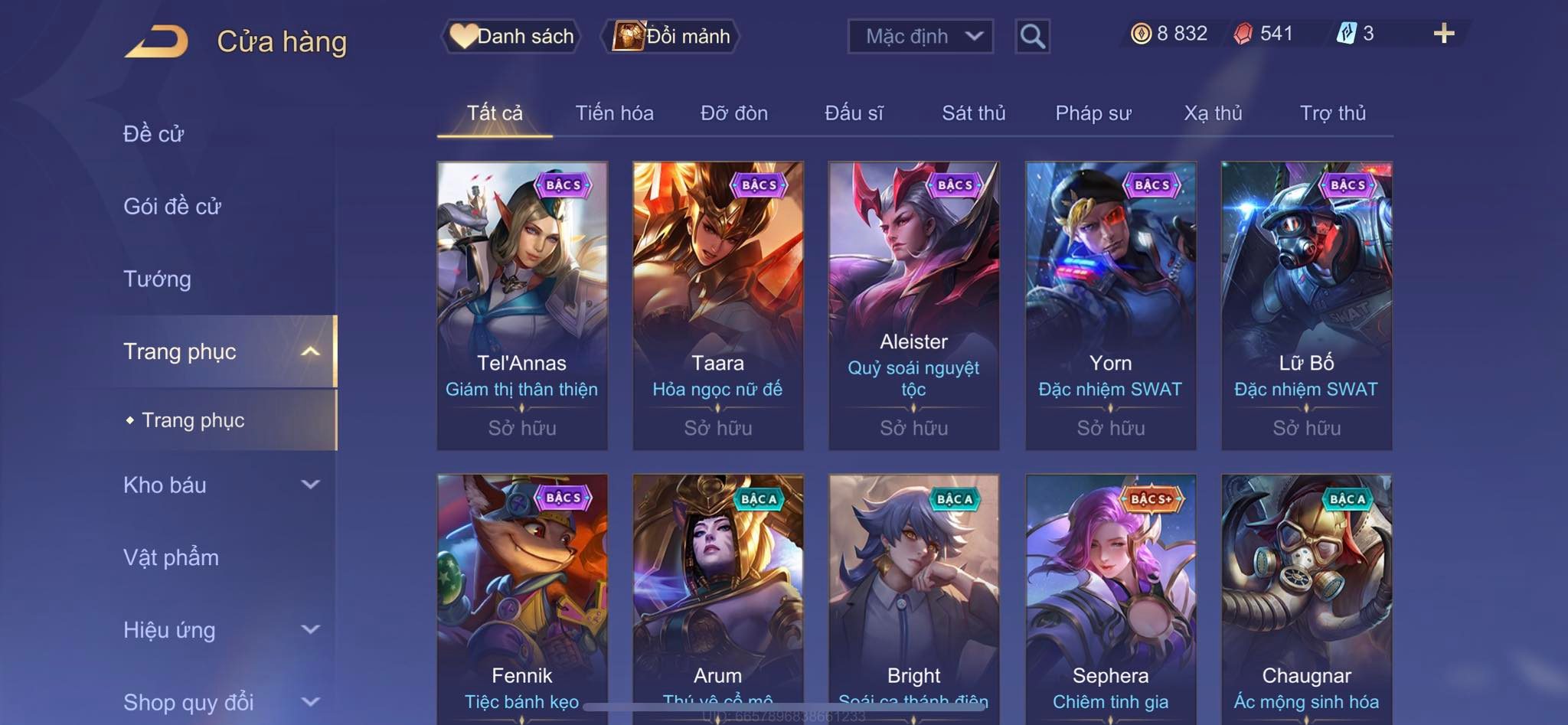Open the Đề cử menu entry
1568x725 pixels.
point(154,134)
